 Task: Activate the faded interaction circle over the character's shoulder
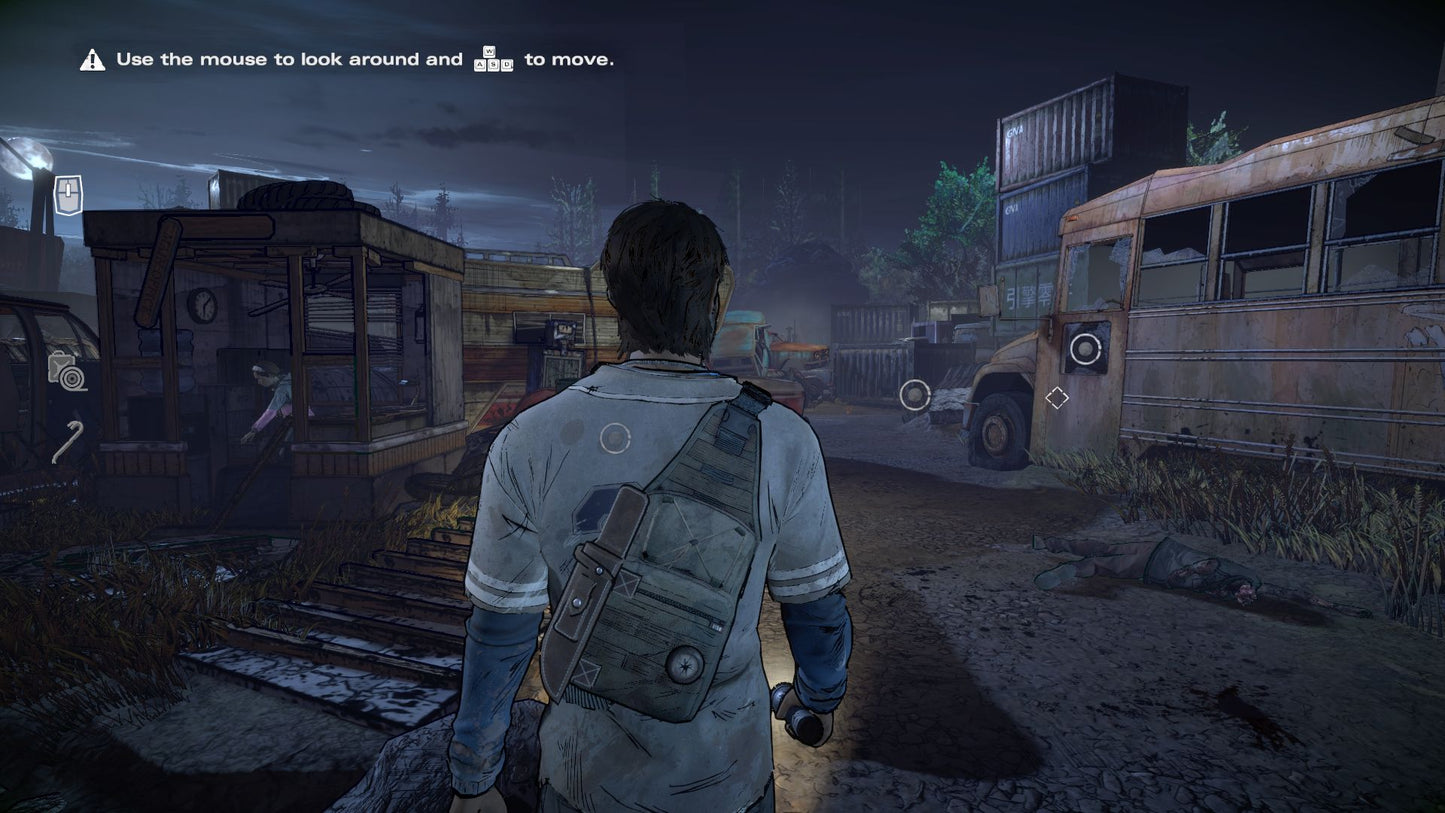pos(614,438)
